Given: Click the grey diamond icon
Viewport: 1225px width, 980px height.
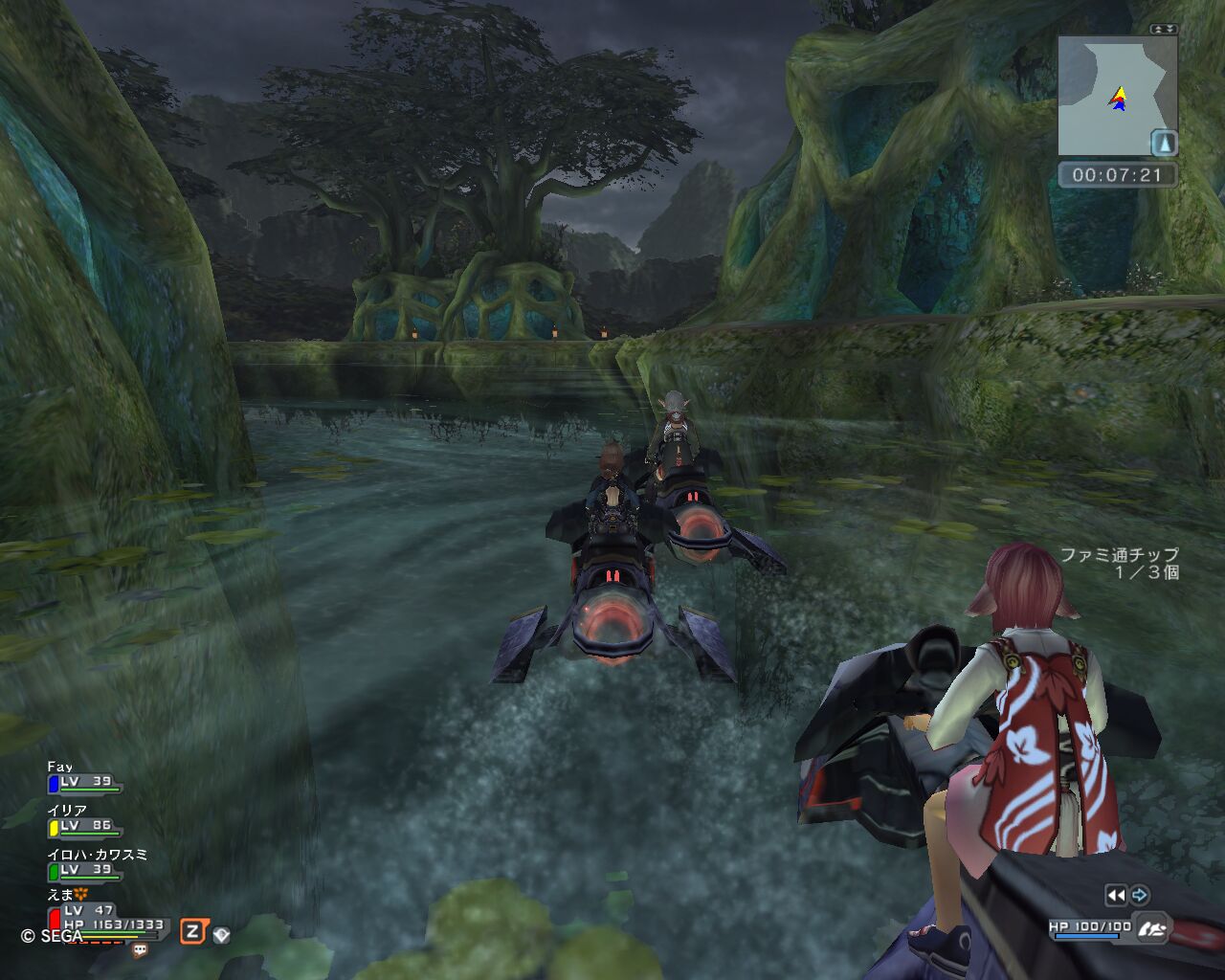Looking at the screenshot, I should pos(221,934).
